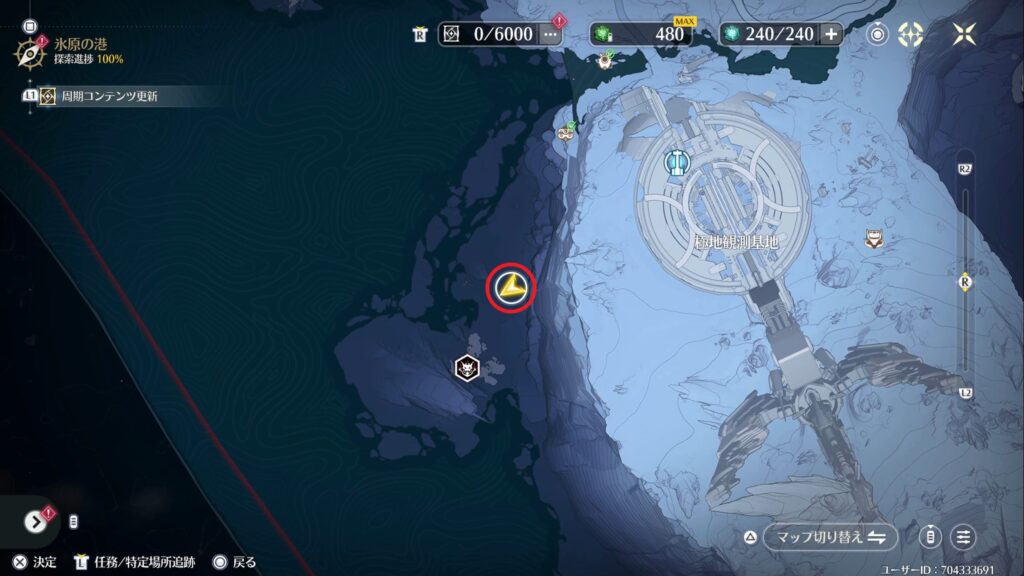Select the red-circled yellow arrow player marker
1024x576 pixels.
(511, 288)
